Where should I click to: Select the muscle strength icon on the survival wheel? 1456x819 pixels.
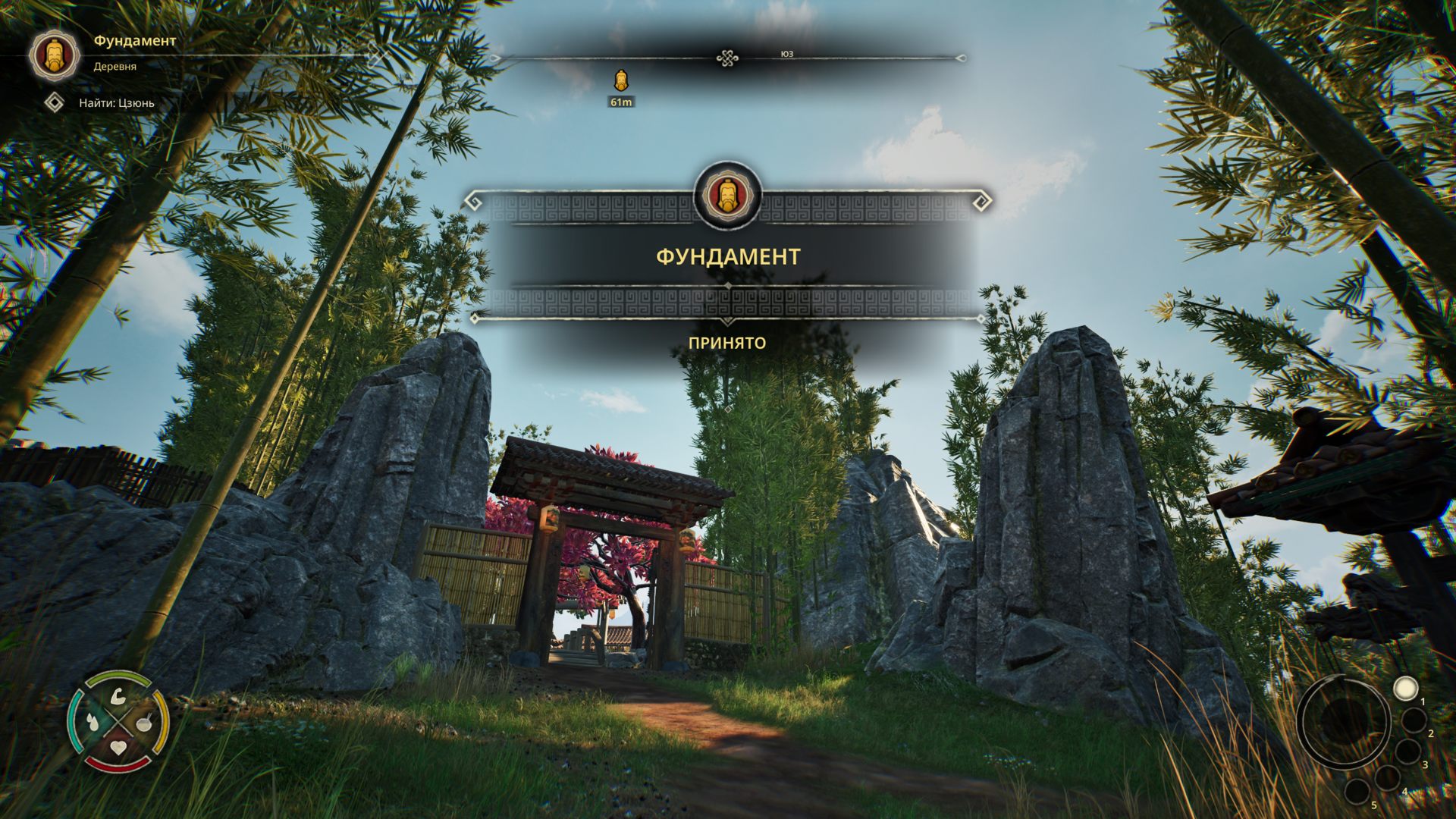pos(118,697)
